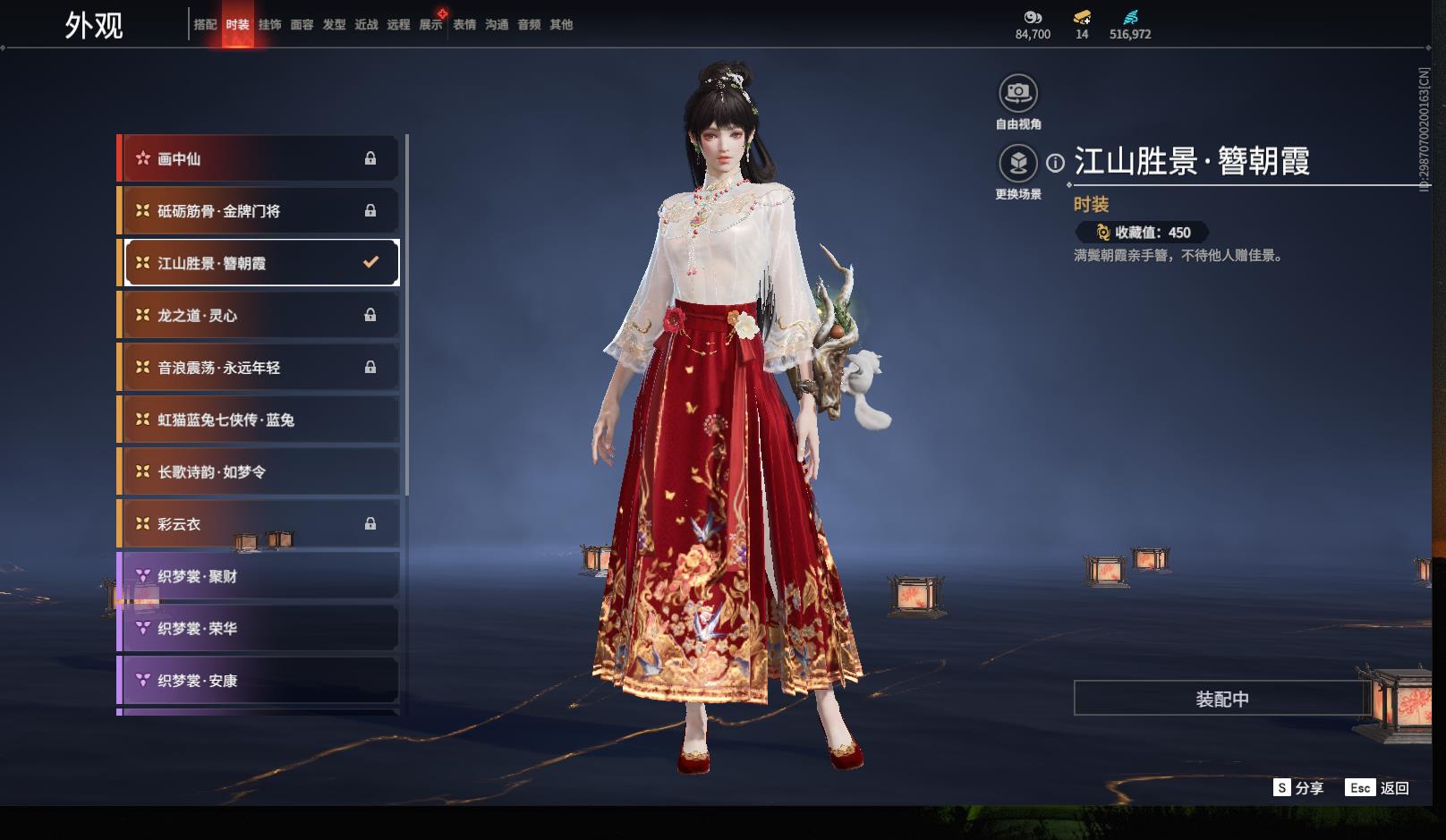Select the 发型 hairstyle tab
This screenshot has height=840, width=1446.
[334, 25]
